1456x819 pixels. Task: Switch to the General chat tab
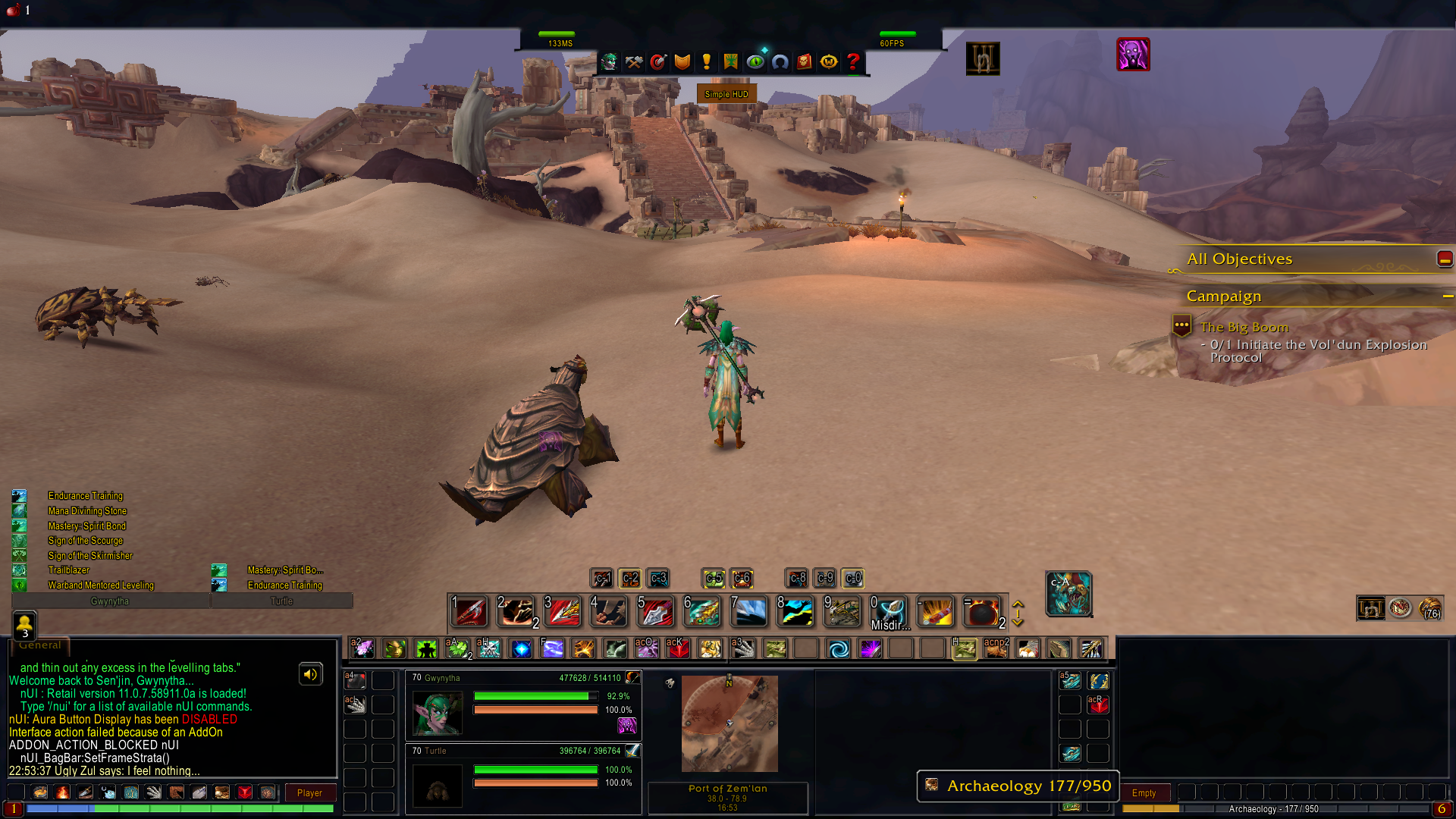[x=39, y=645]
